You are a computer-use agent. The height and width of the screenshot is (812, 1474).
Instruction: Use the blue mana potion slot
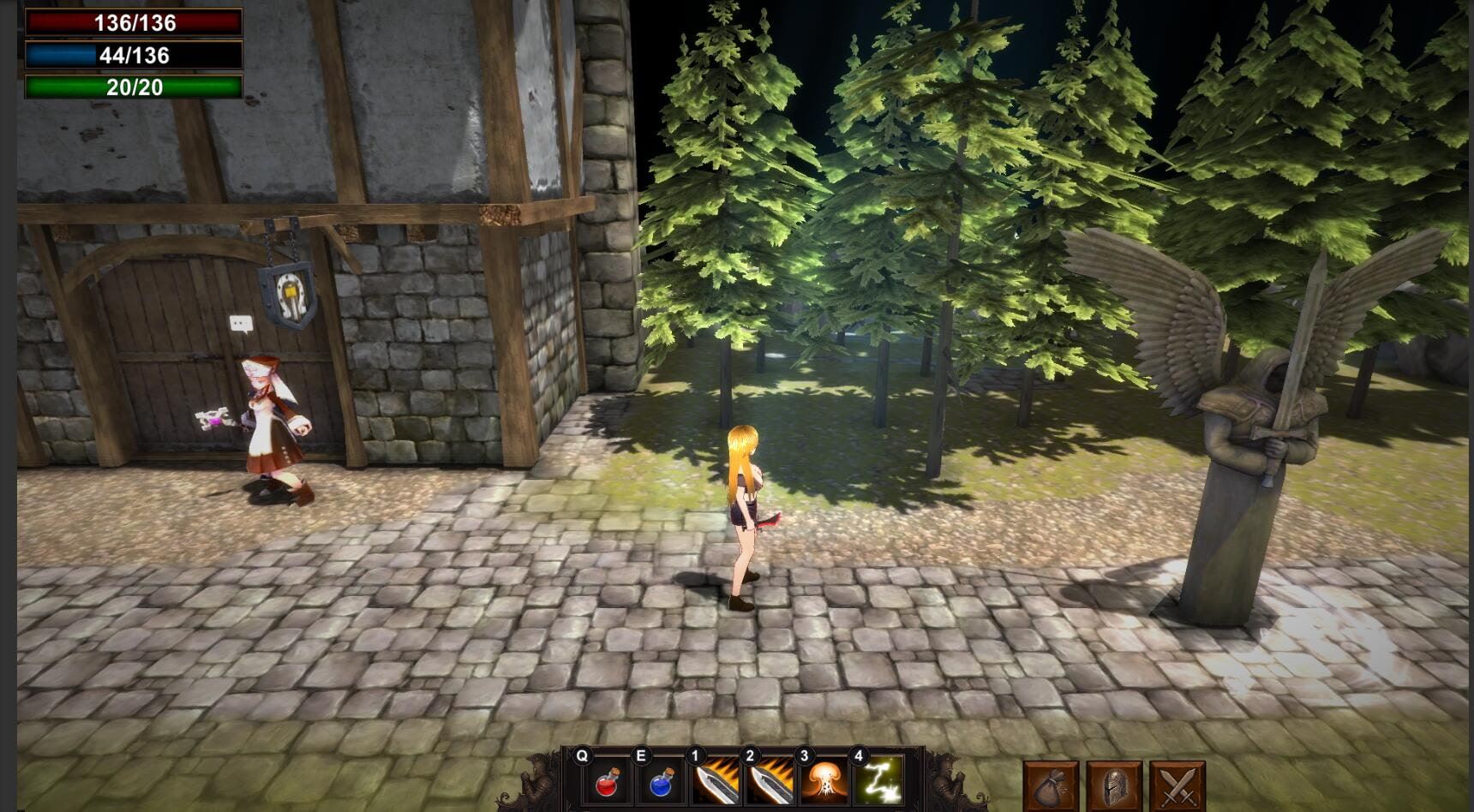[661, 781]
